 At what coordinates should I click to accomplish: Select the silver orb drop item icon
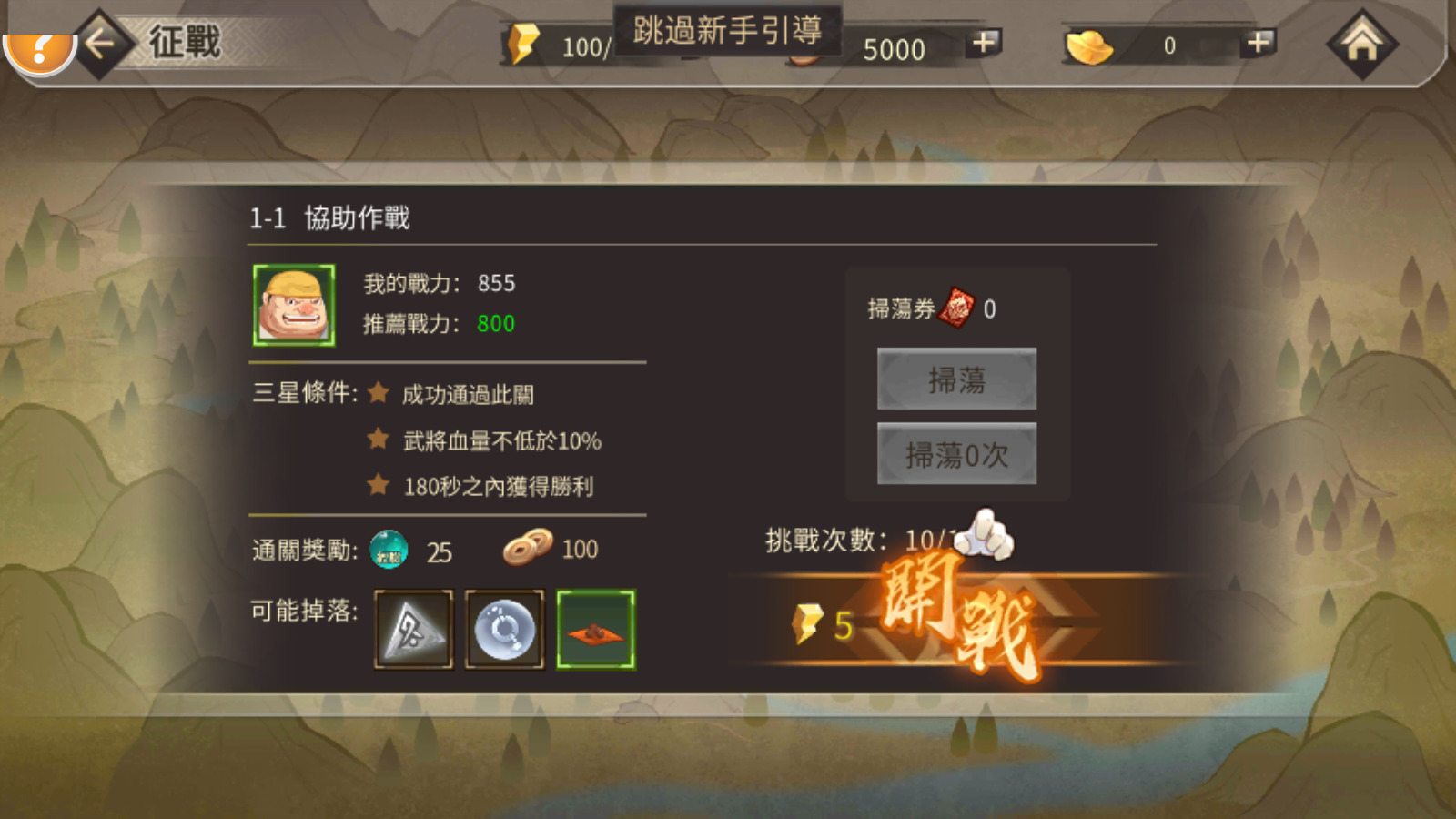tap(505, 630)
